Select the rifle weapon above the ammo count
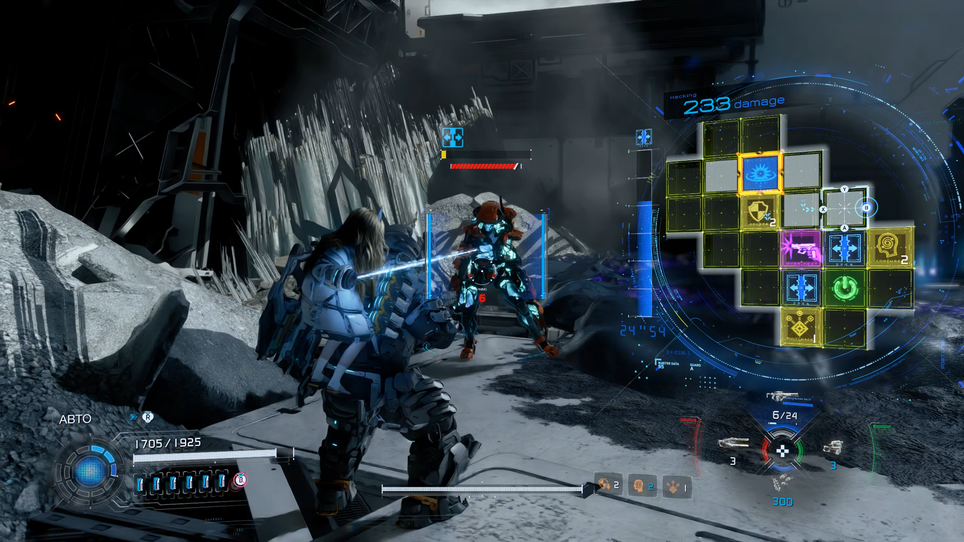Screen dimensions: 964x542 point(784,397)
